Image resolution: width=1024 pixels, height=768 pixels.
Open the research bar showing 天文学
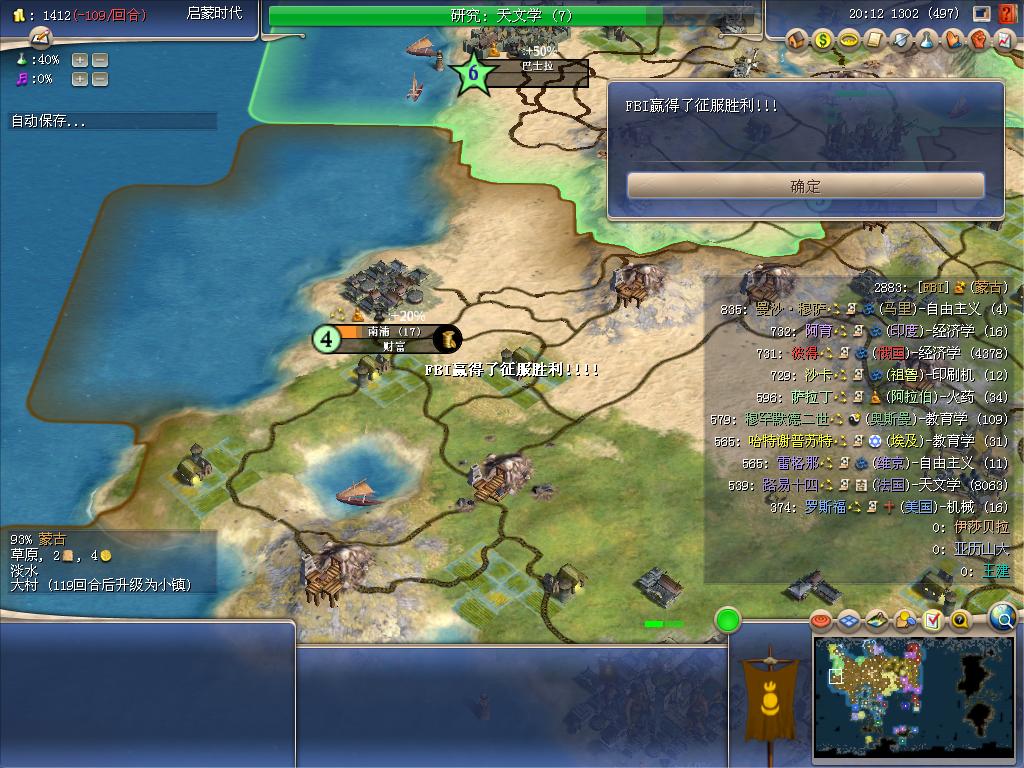click(510, 16)
